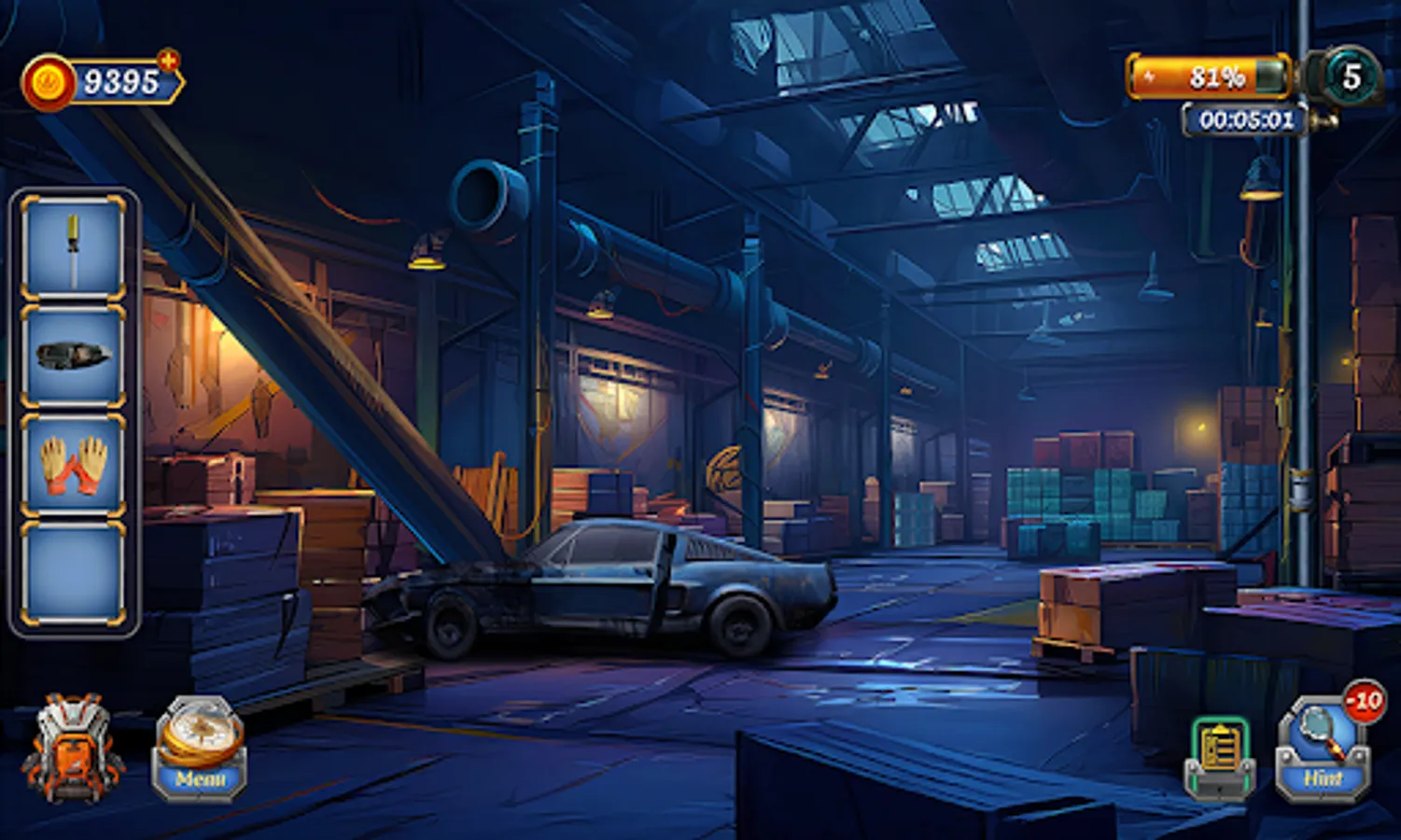Image resolution: width=1401 pixels, height=840 pixels.
Task: Select the flashlight item in the inventory
Action: point(73,355)
